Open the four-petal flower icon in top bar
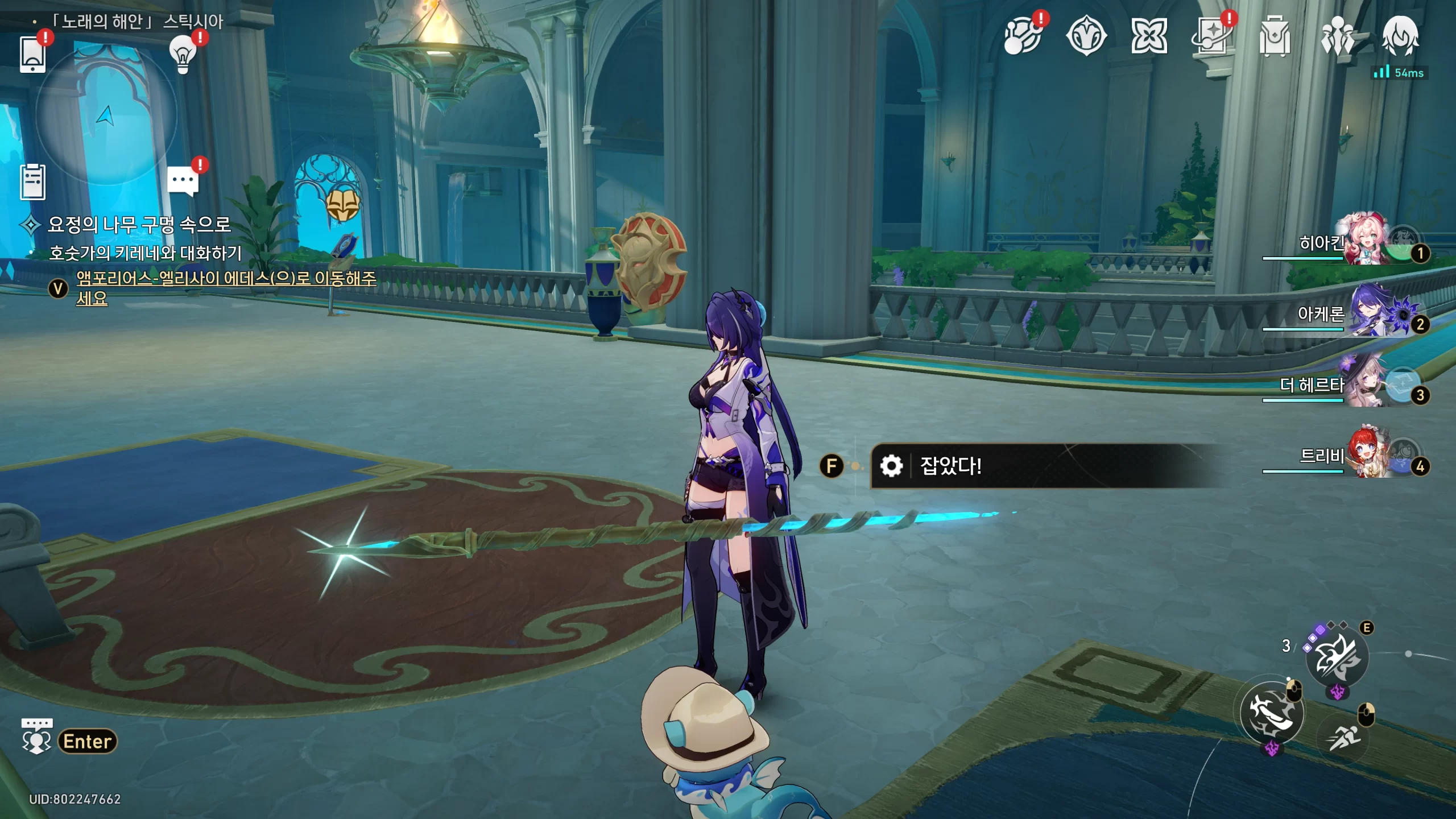Viewport: 1456px width, 819px height. pos(1149,36)
